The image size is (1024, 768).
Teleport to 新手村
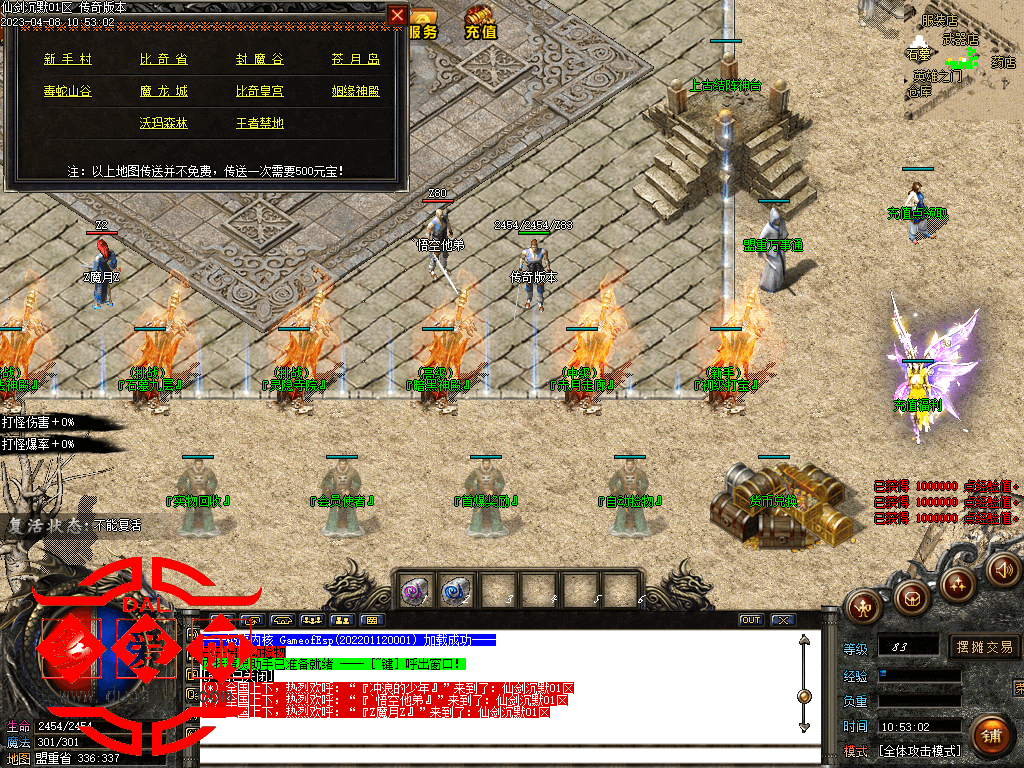[x=68, y=60]
